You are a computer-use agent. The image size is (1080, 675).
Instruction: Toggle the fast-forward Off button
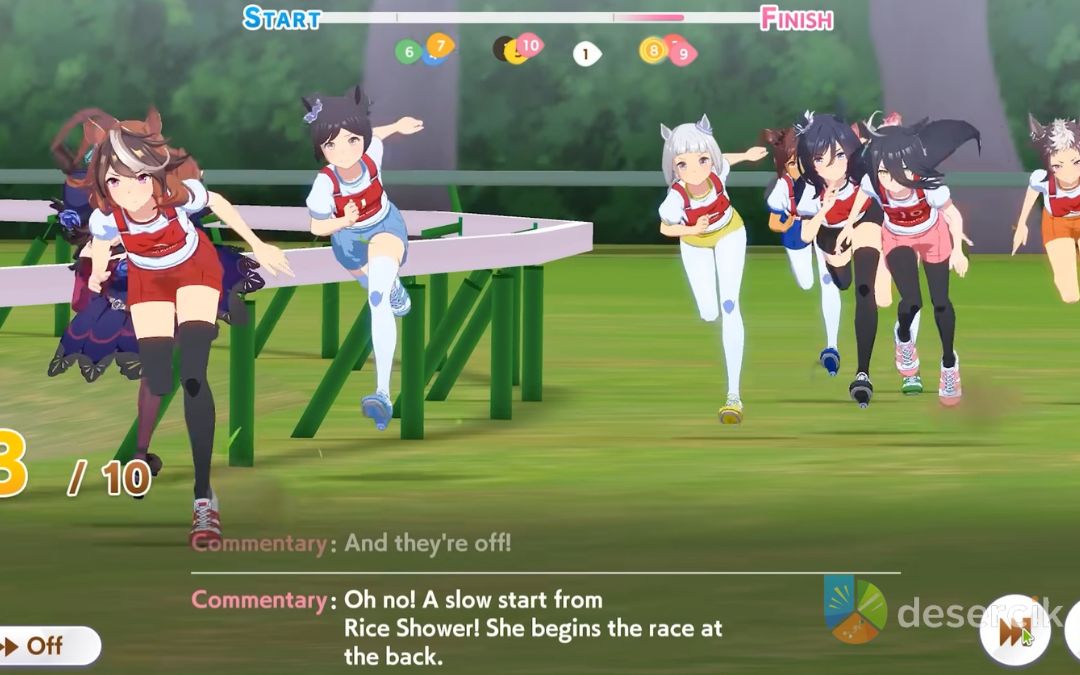45,645
